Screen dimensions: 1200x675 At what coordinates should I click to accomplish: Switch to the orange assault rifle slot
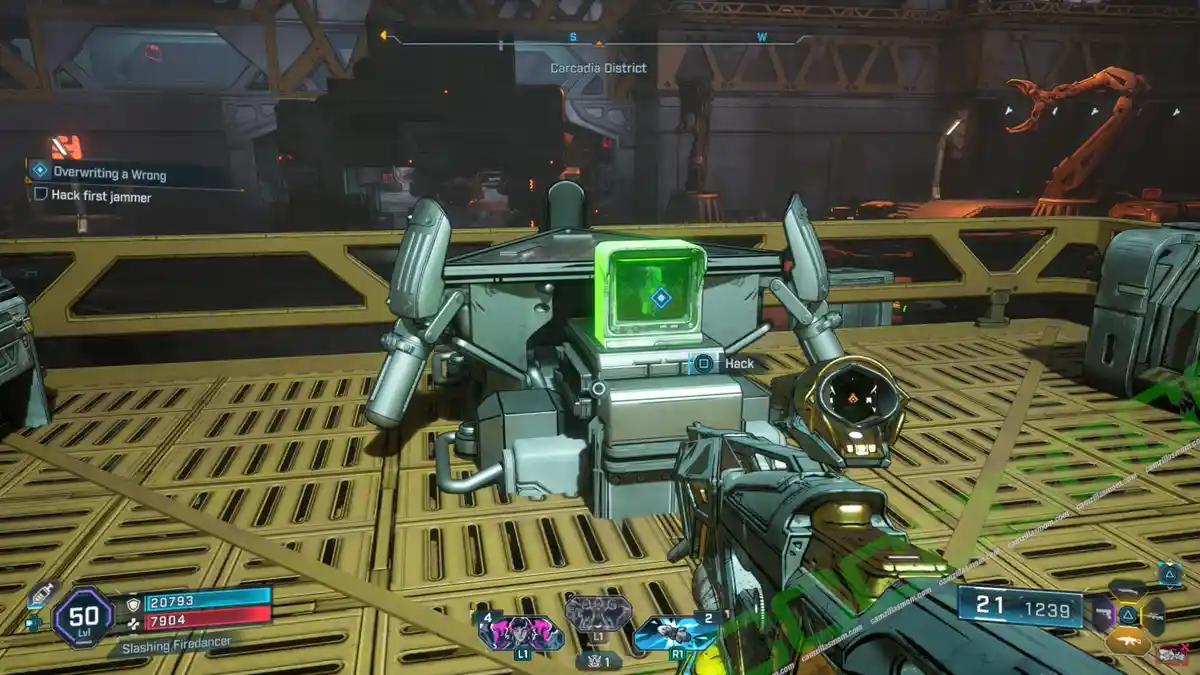[1128, 643]
